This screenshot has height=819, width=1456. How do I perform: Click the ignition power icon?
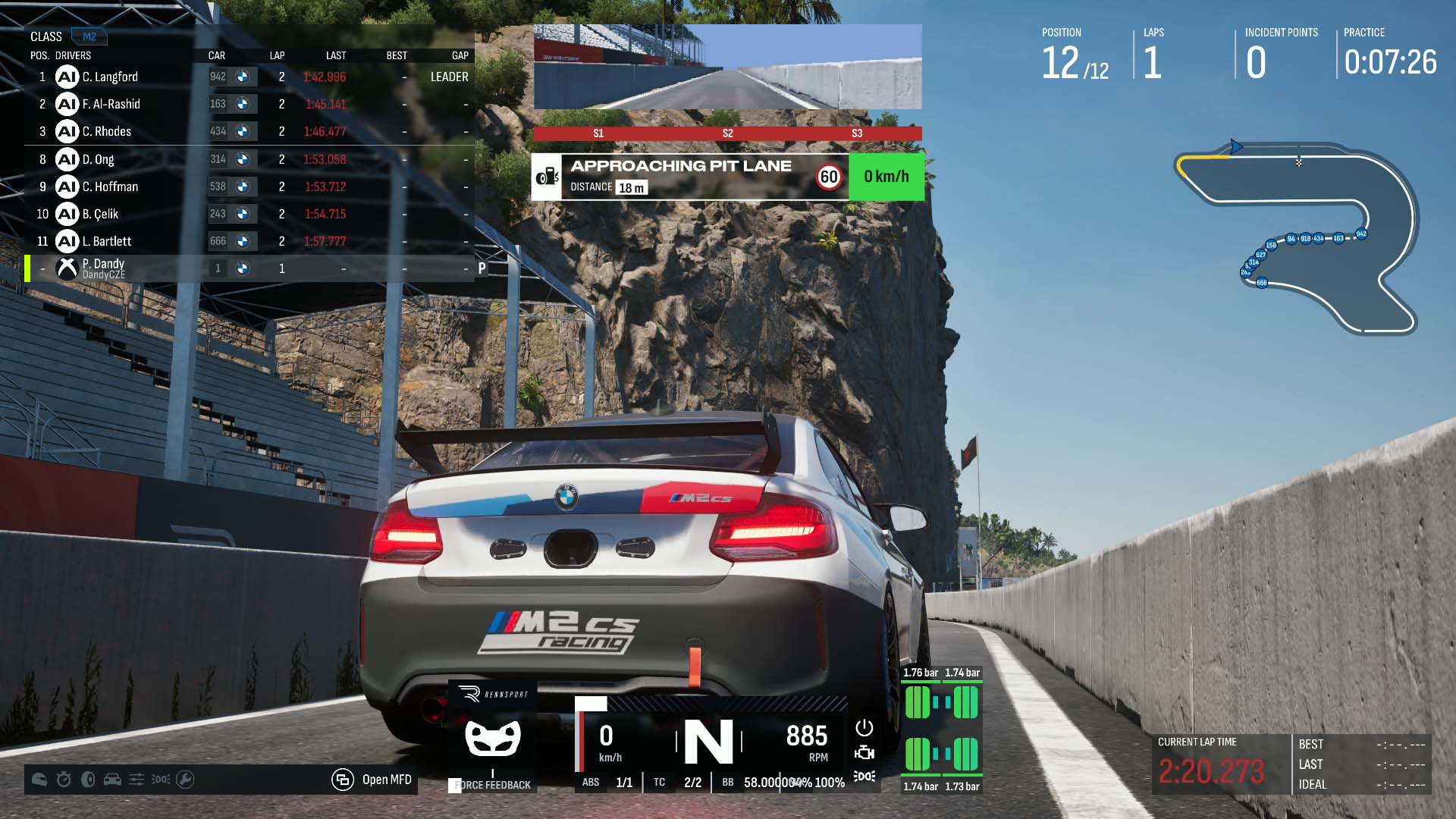coord(864,728)
